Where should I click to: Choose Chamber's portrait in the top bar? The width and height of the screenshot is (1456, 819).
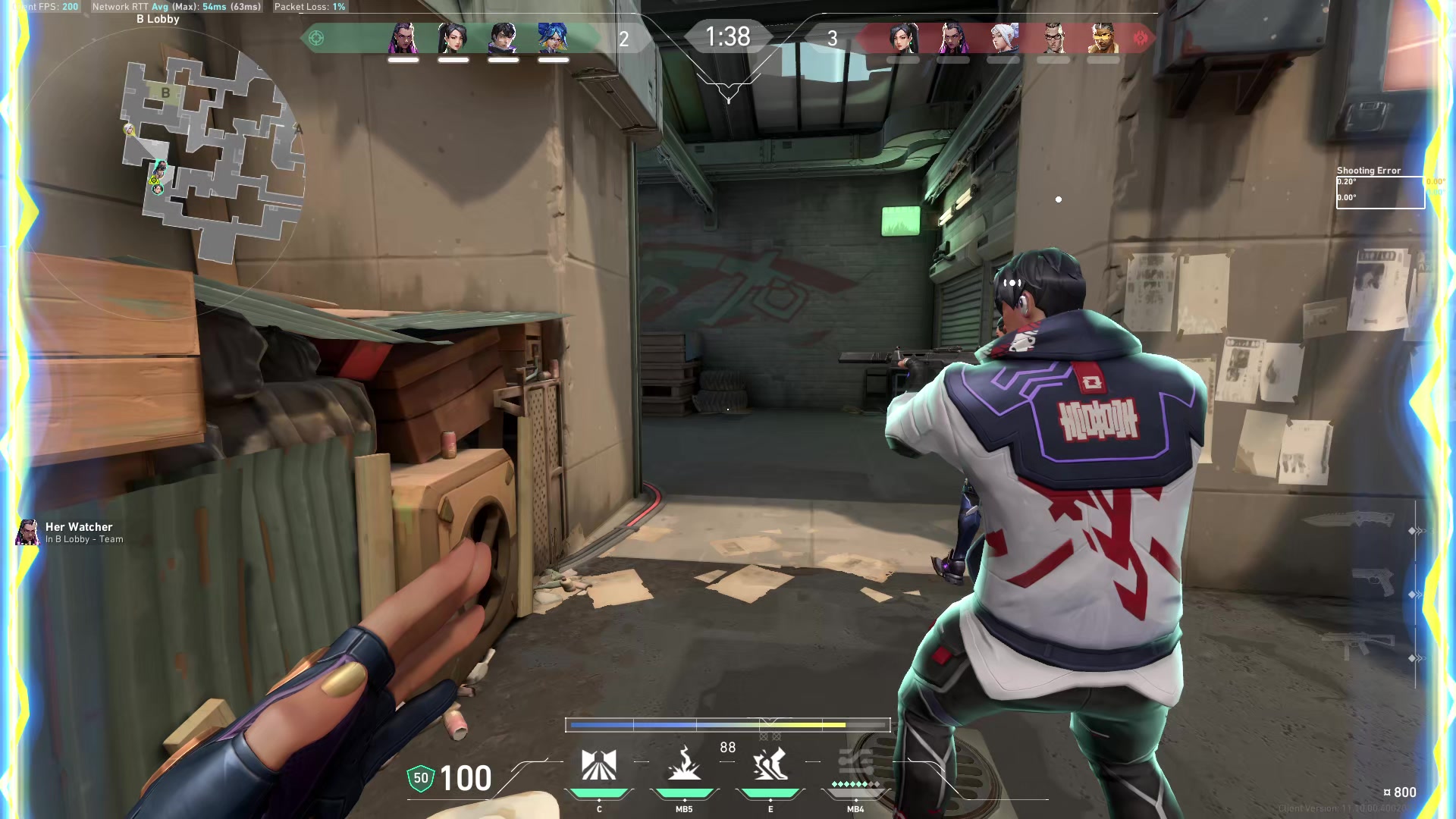tap(1053, 38)
